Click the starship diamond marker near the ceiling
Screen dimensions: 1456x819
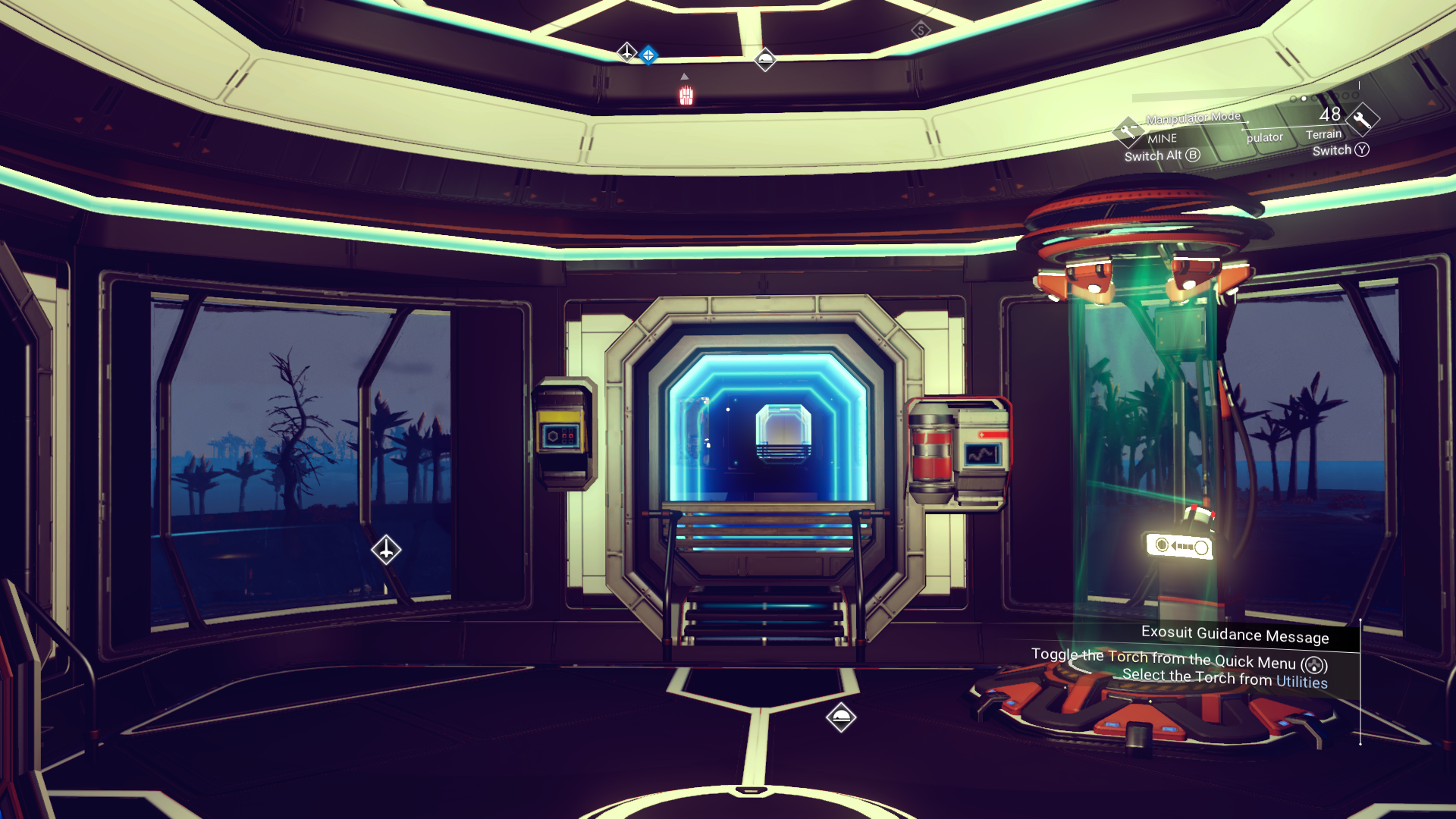point(626,54)
